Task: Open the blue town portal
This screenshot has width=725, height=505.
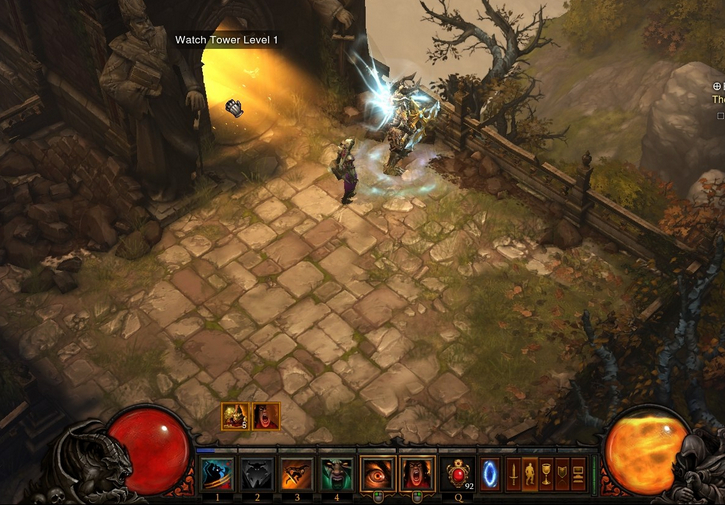Action: 490,472
